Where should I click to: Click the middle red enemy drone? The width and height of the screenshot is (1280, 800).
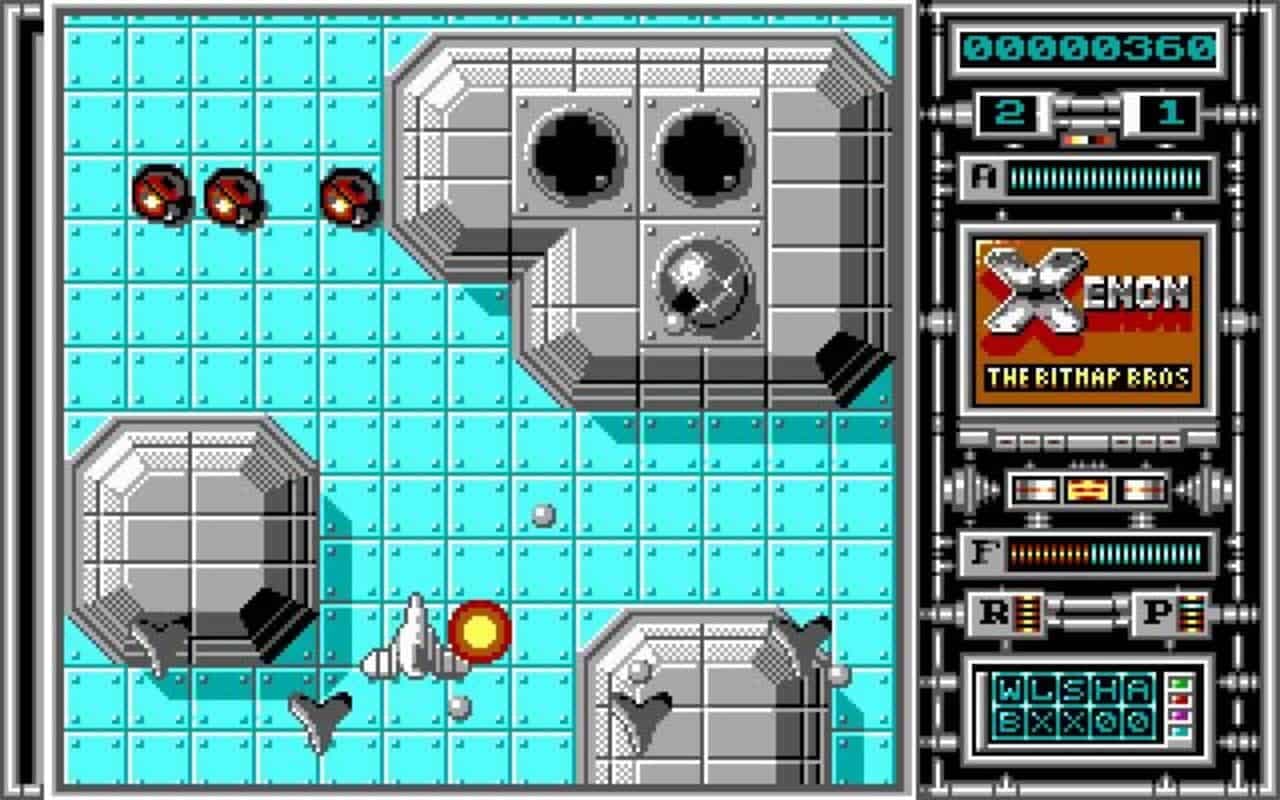(x=232, y=193)
